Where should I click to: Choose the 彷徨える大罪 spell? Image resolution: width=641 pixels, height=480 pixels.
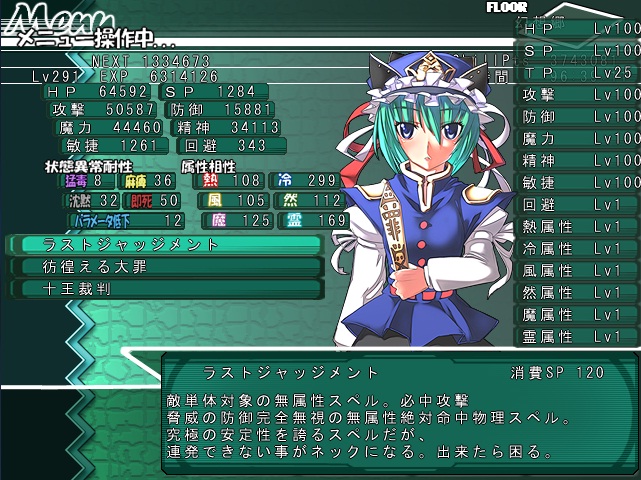(x=165, y=266)
